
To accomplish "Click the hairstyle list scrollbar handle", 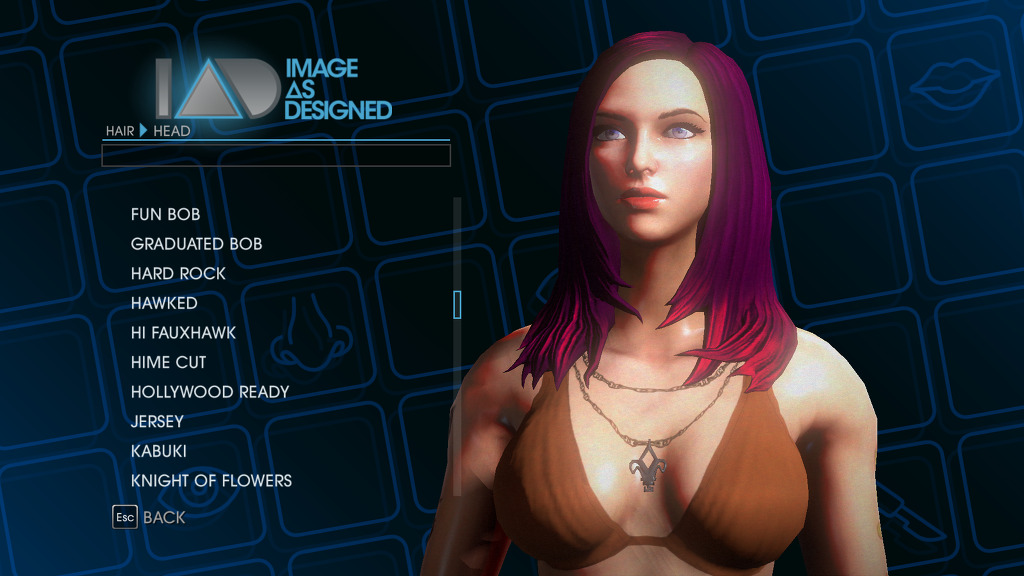I will [457, 304].
